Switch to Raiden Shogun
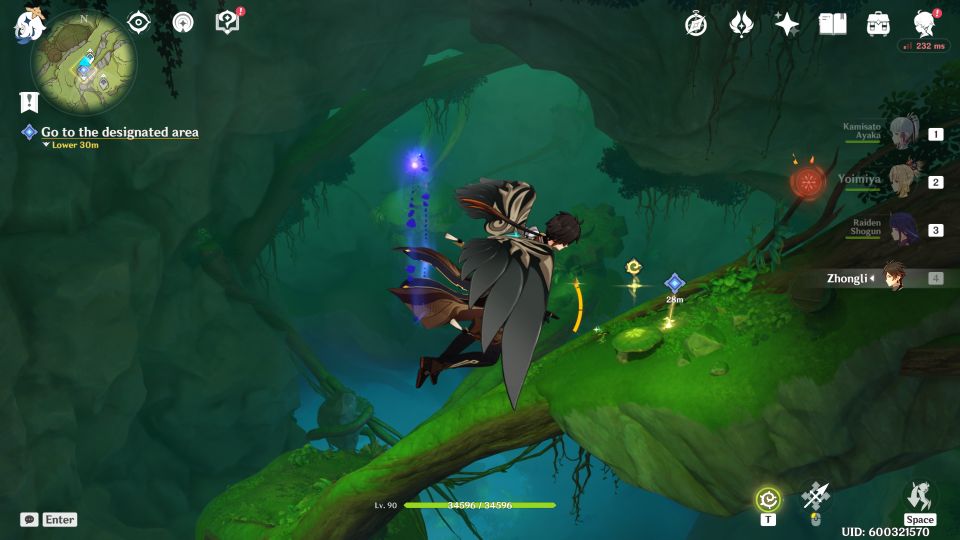 904,230
